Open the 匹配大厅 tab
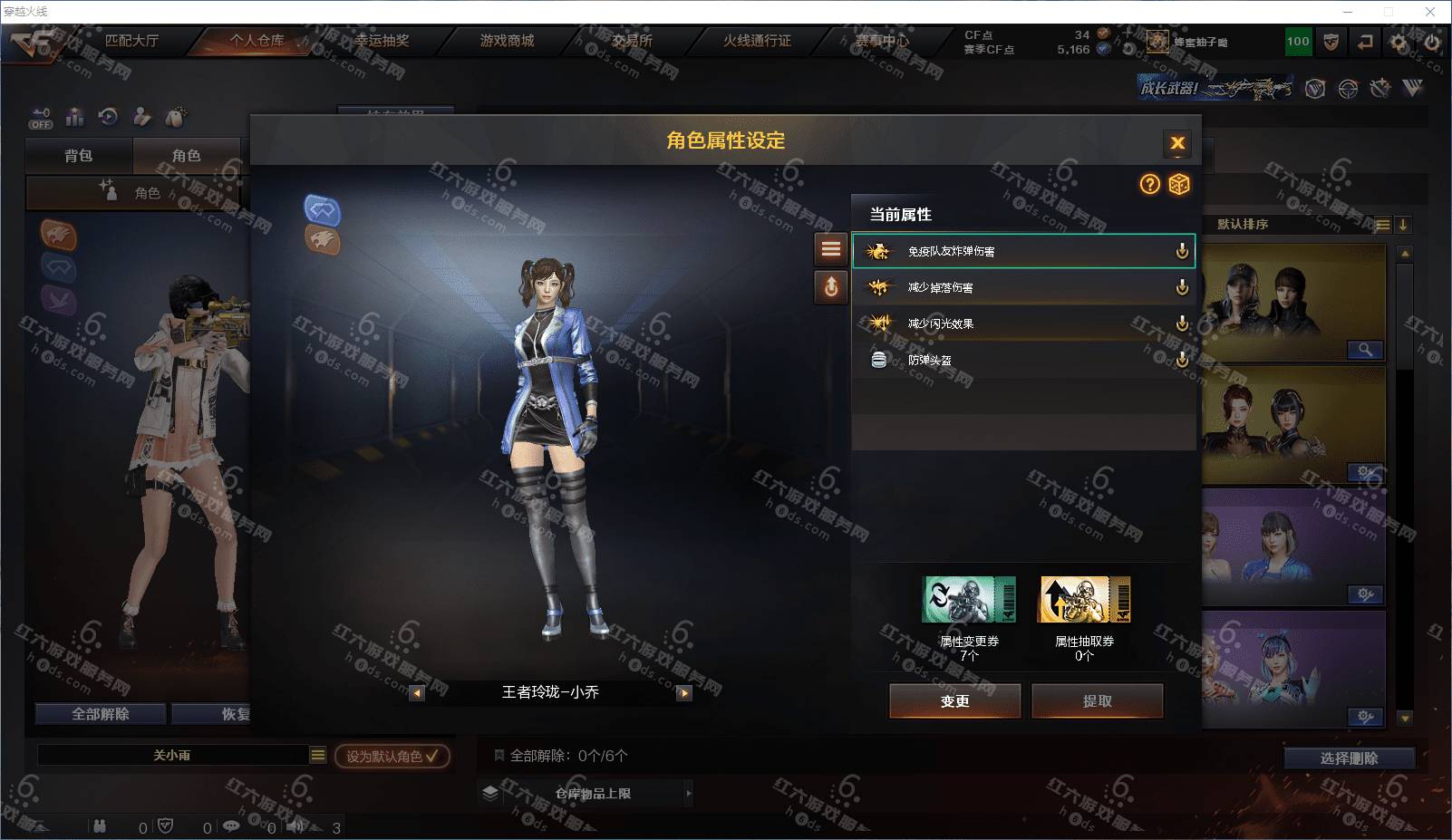This screenshot has width=1452, height=840. coord(131,41)
